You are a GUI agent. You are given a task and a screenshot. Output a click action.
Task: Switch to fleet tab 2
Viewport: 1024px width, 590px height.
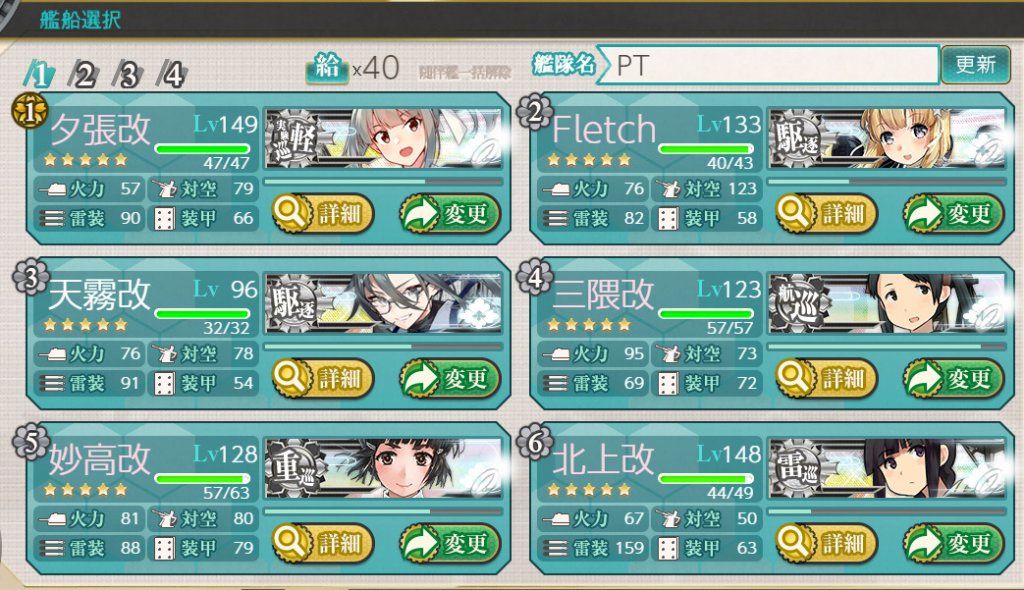click(x=83, y=75)
